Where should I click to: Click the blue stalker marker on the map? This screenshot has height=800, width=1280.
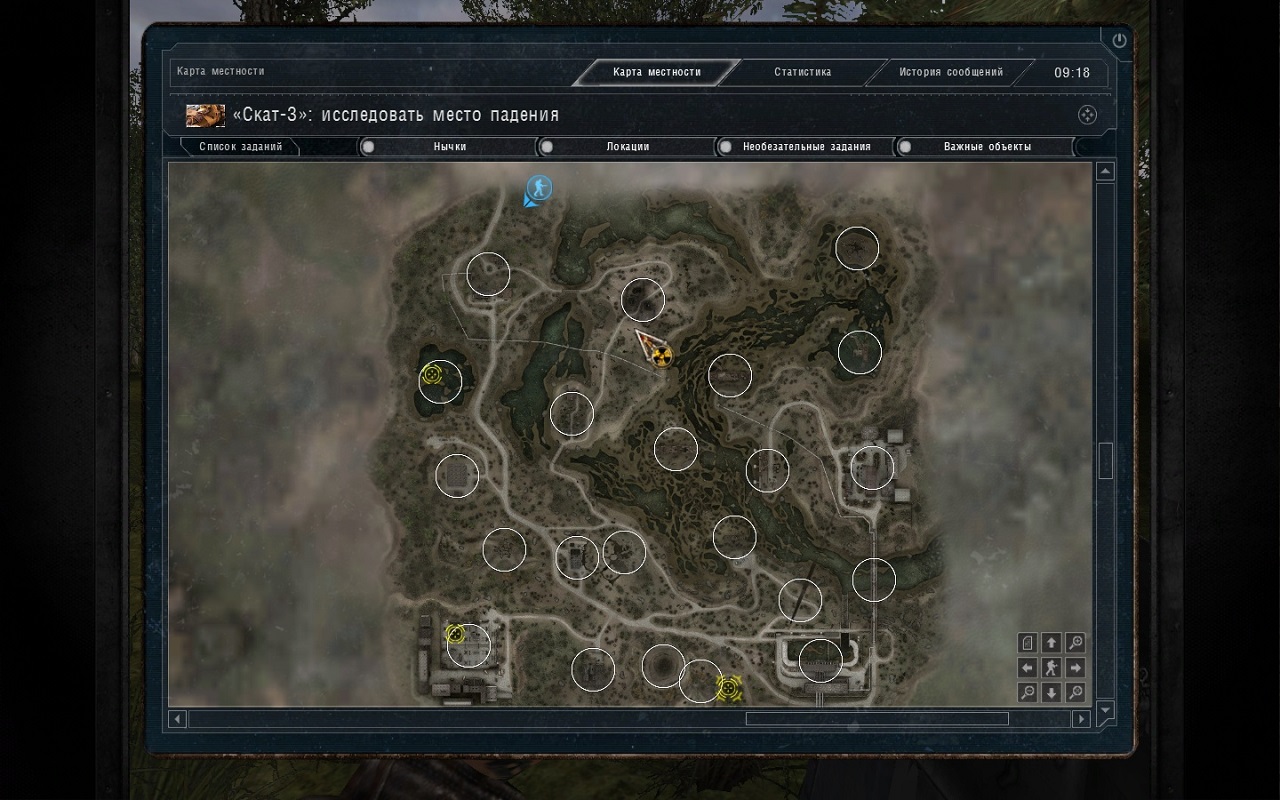tap(539, 187)
